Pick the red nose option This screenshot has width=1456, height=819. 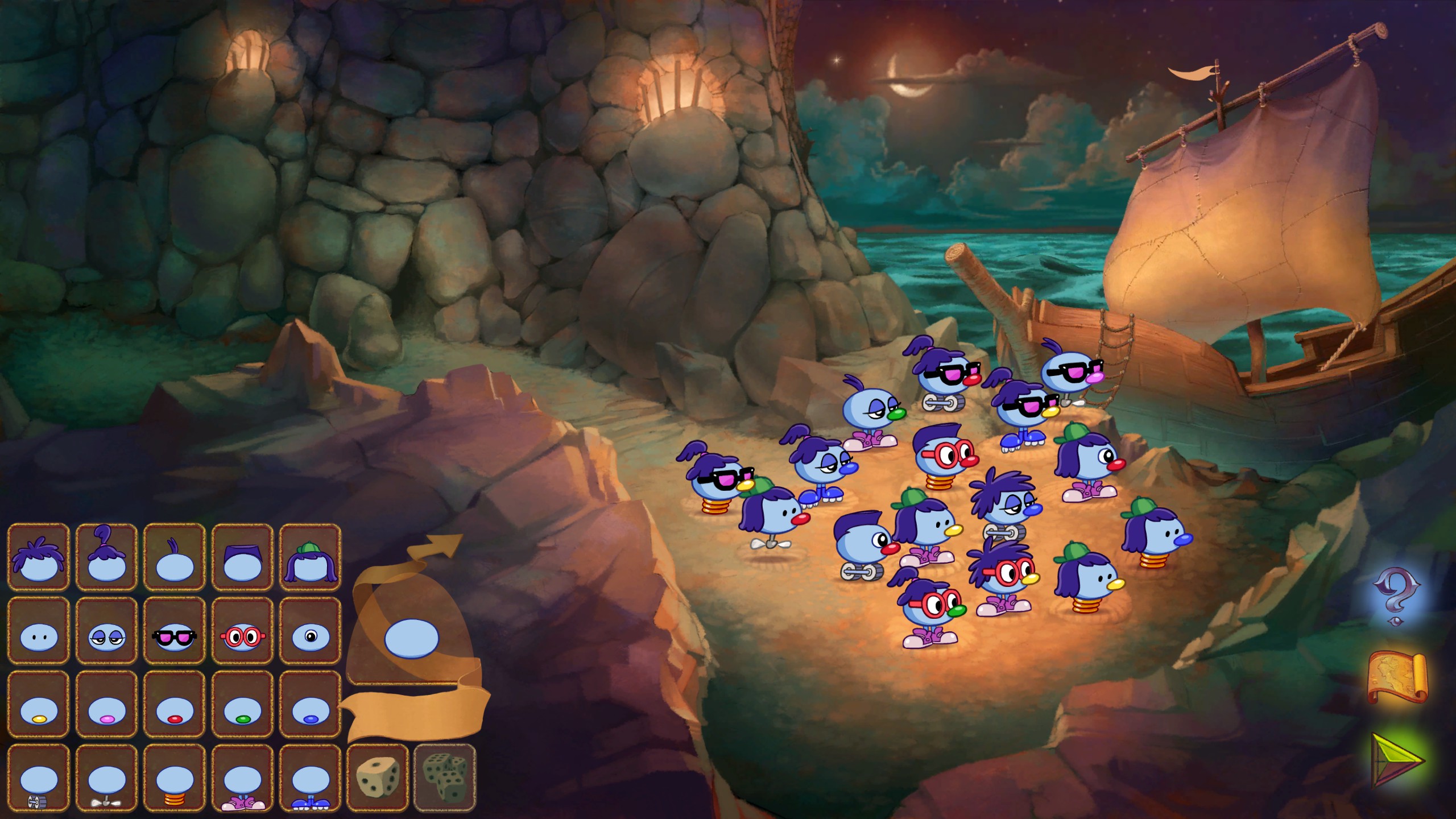tap(174, 705)
